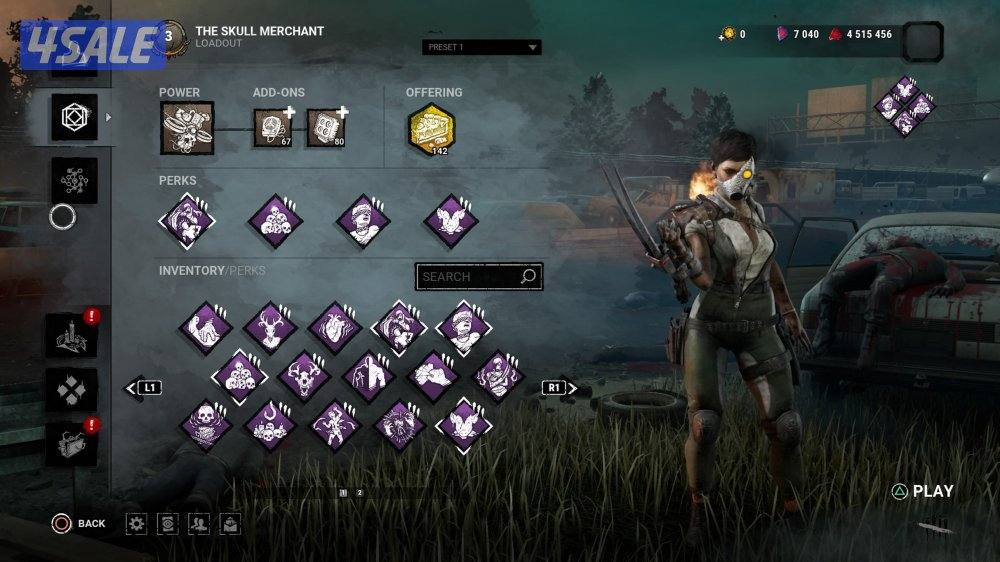Open the bloodweb node tab in sidebar

point(75,180)
